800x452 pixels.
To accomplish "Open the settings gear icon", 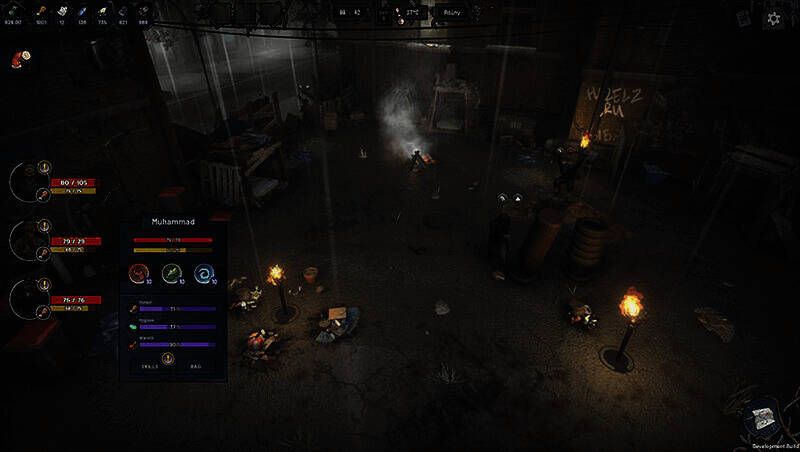I will [773, 18].
